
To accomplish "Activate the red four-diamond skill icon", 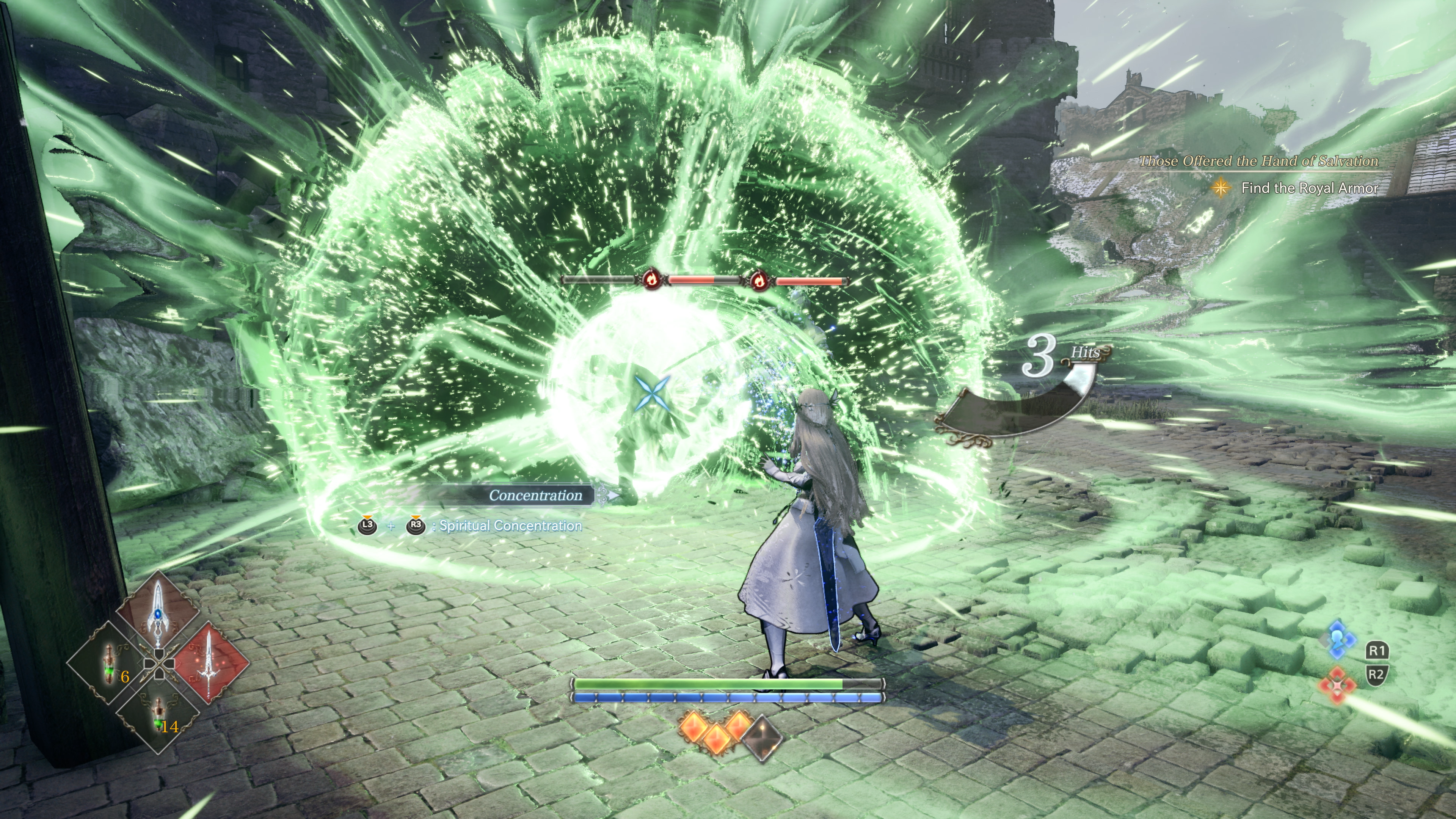I will (x=1338, y=686).
